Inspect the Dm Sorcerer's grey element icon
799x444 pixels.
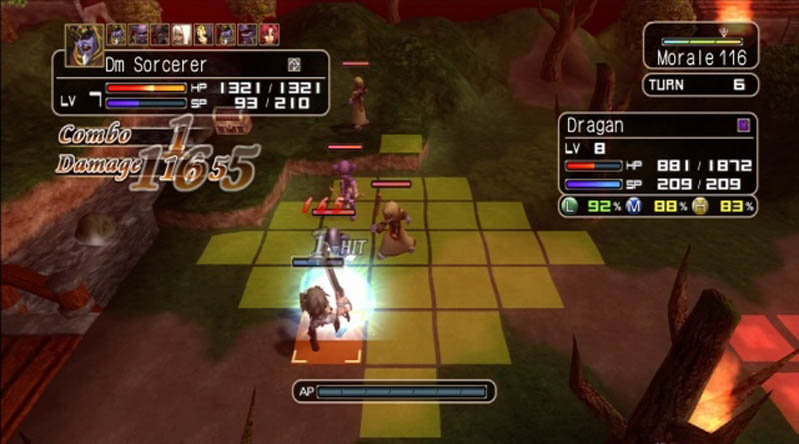pos(295,64)
